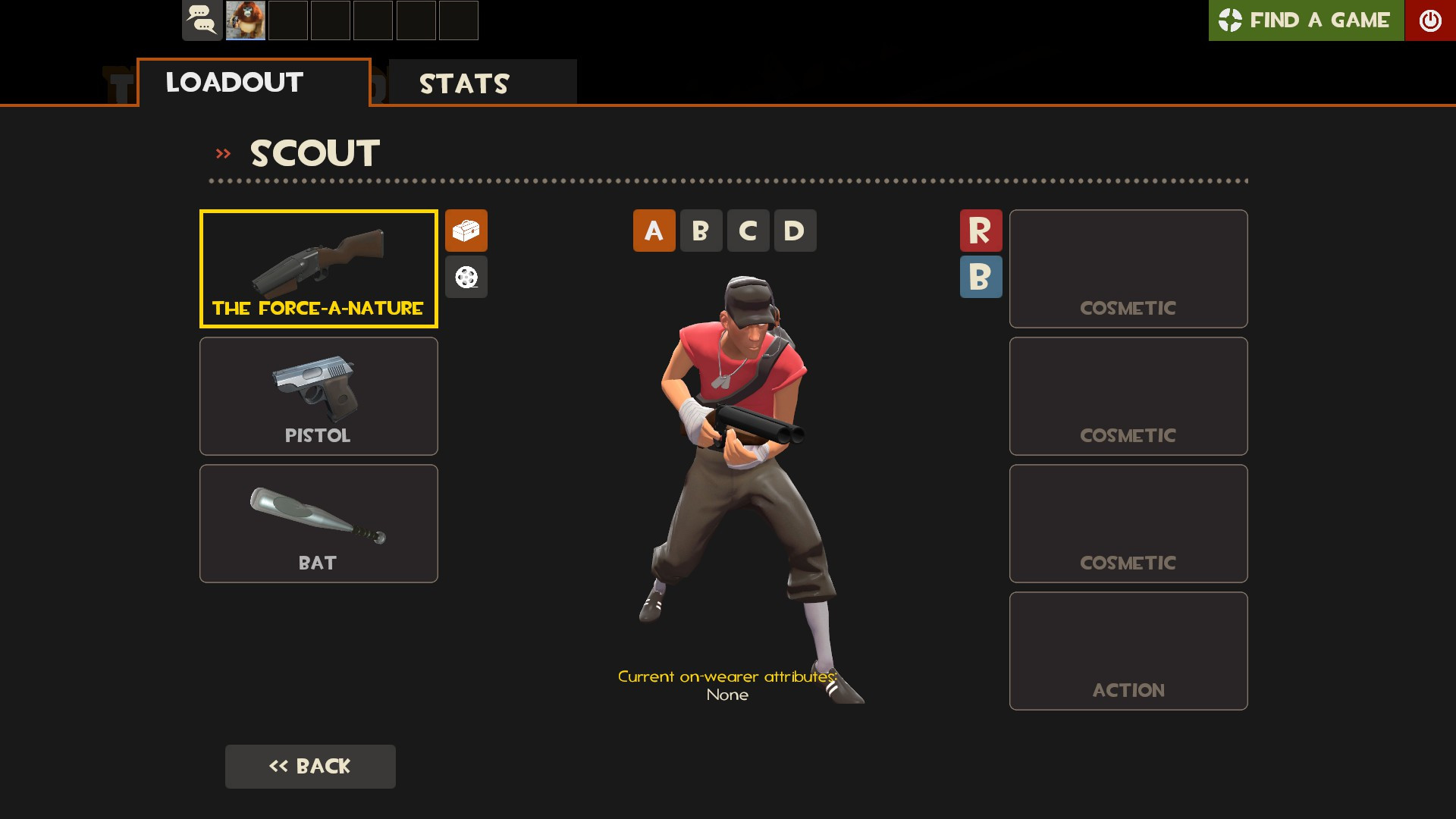Screen dimensions: 1456x819
Task: Click the film reel taunt preview icon
Action: click(x=466, y=277)
